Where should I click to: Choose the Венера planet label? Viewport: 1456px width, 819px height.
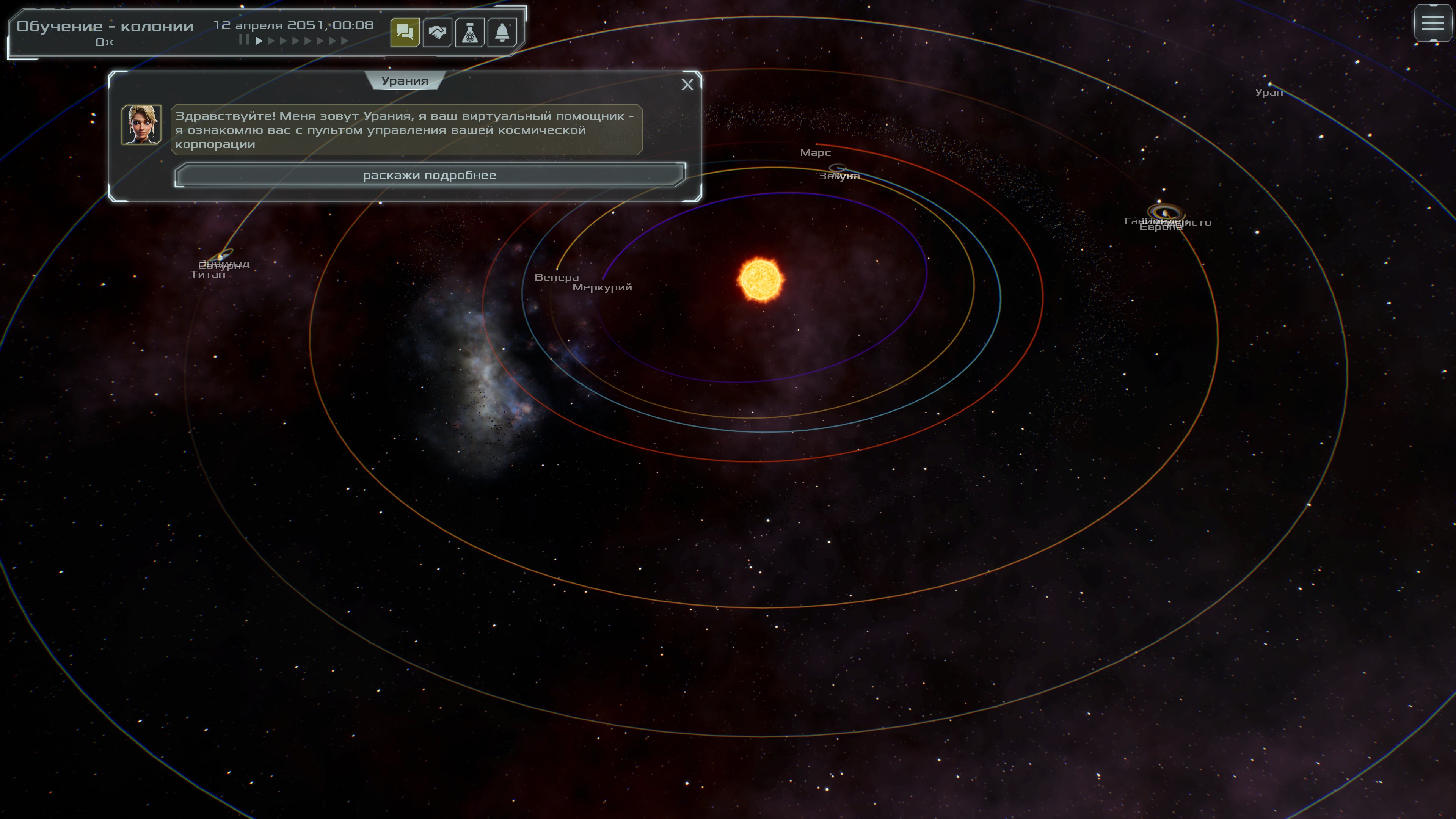[x=556, y=278]
